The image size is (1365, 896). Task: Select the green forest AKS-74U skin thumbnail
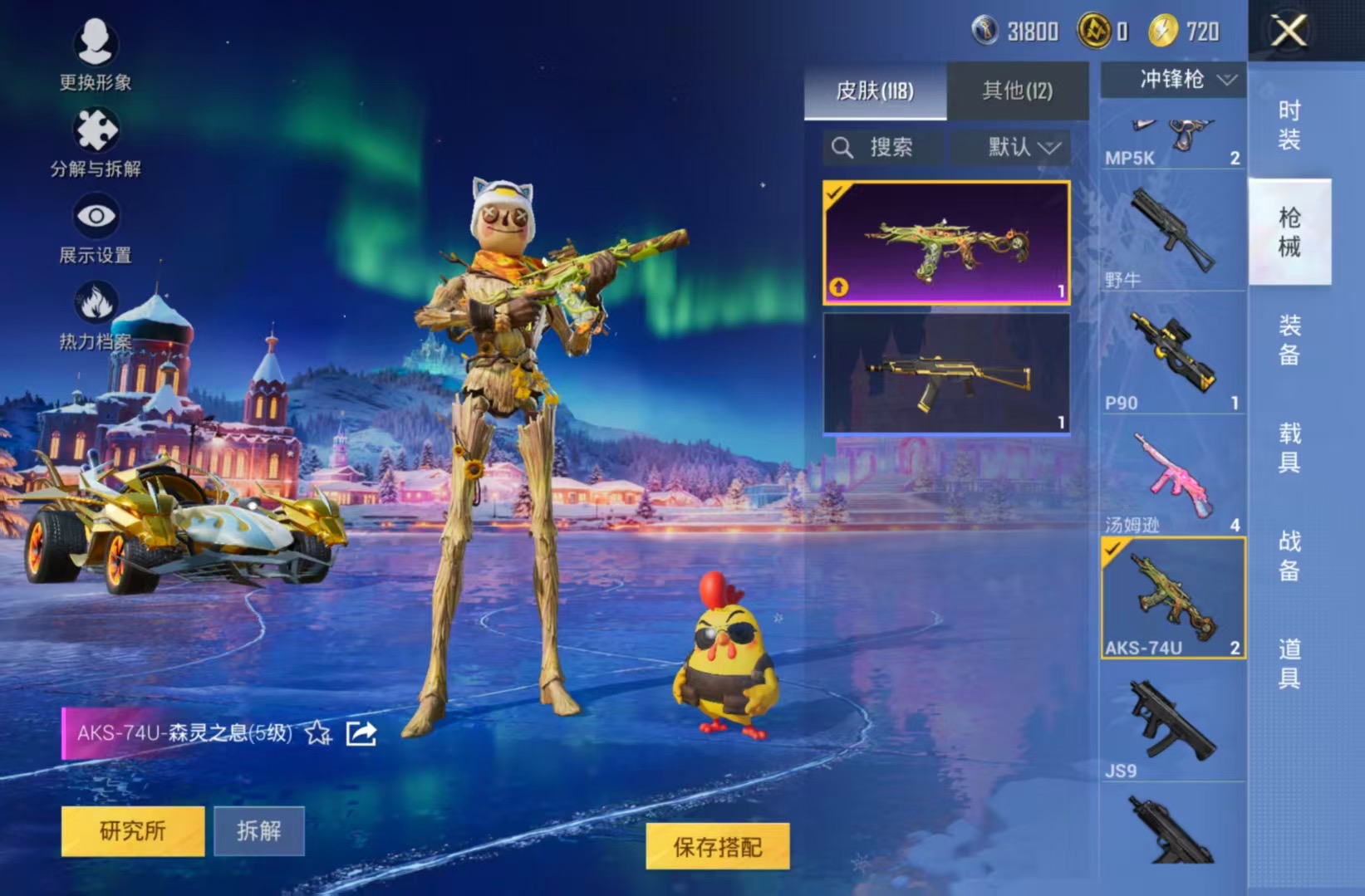point(946,242)
